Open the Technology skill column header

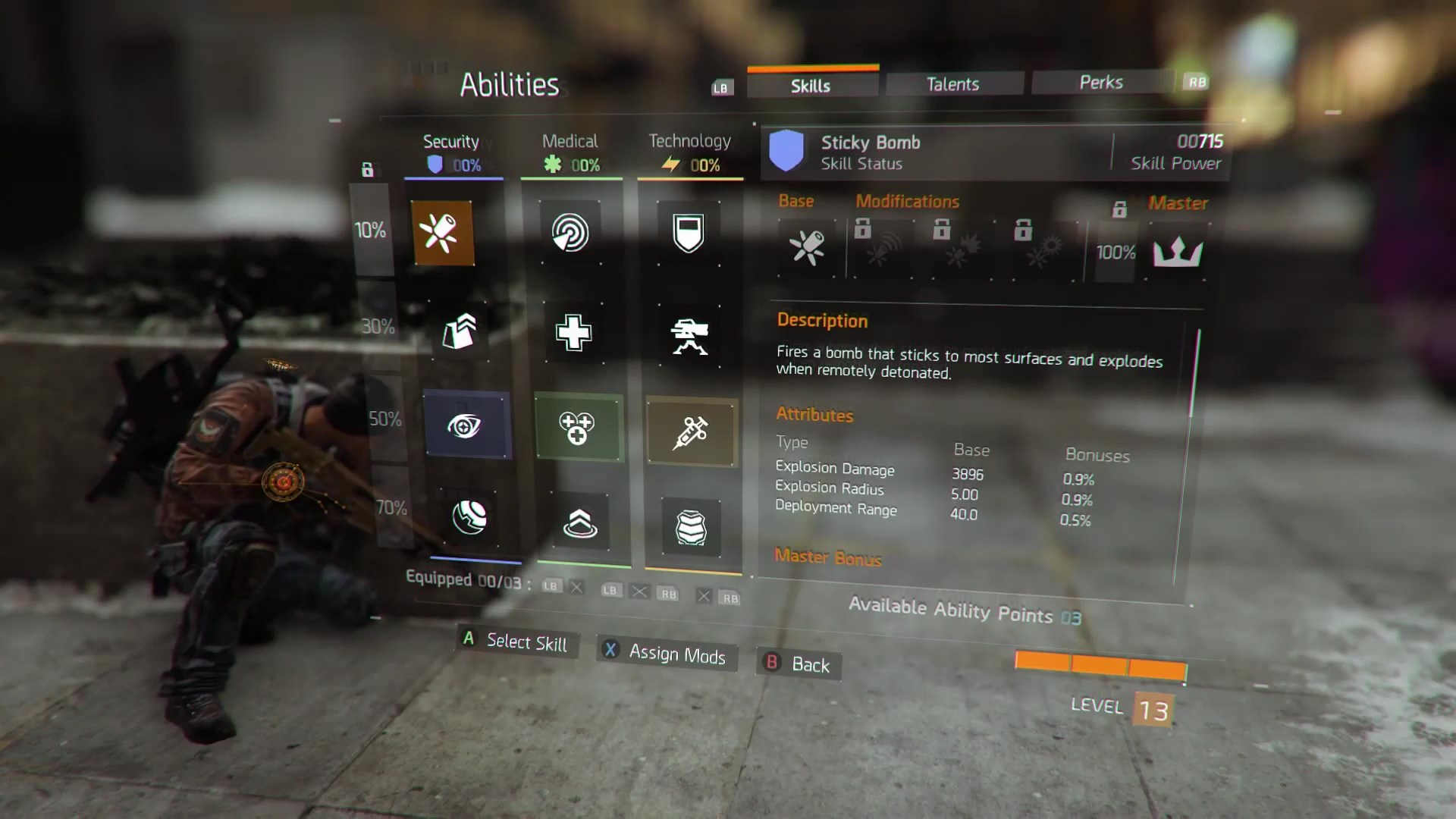point(689,152)
